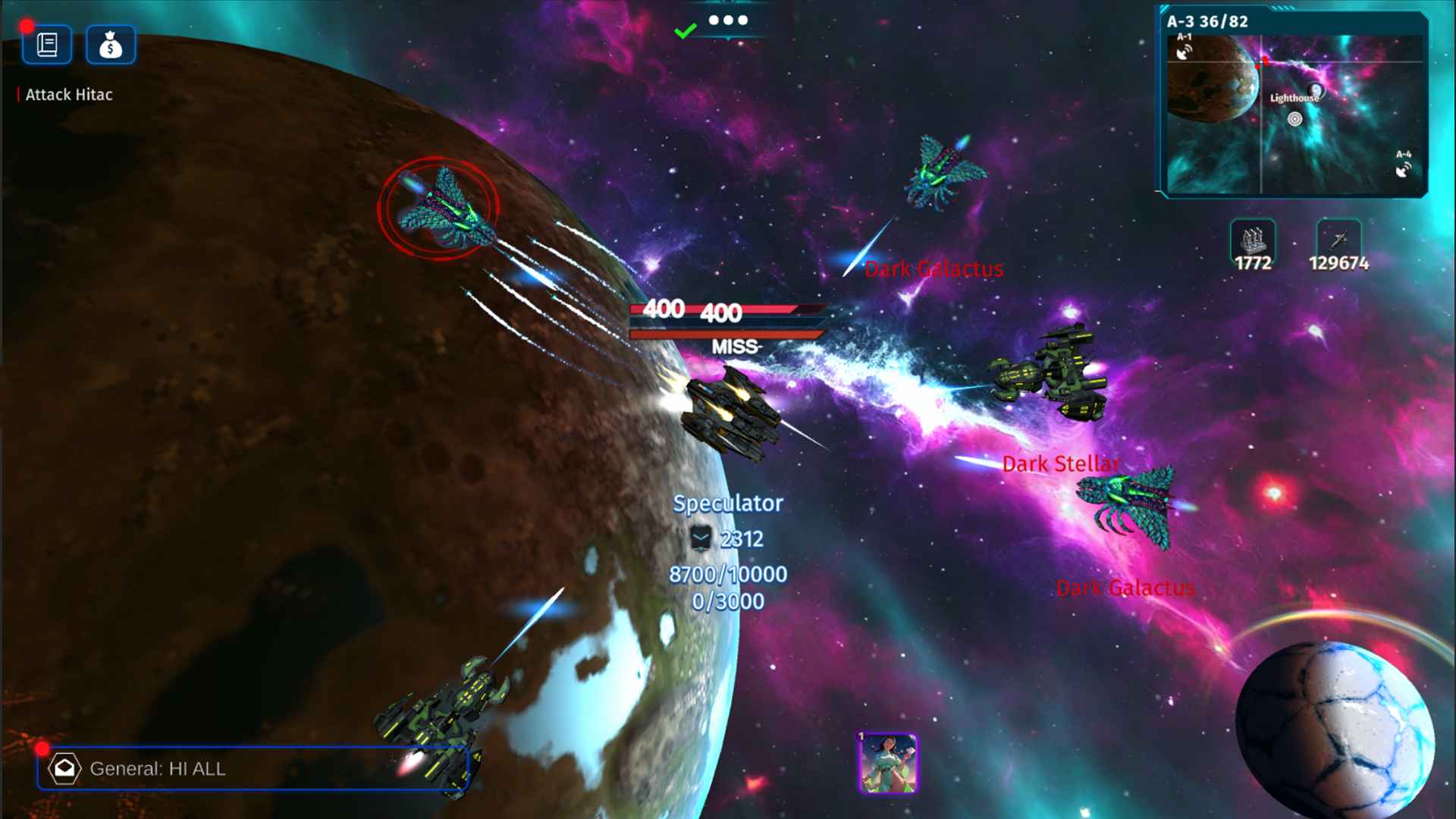Open the chess-piece resource icon showing 1772

pyautogui.click(x=1252, y=241)
